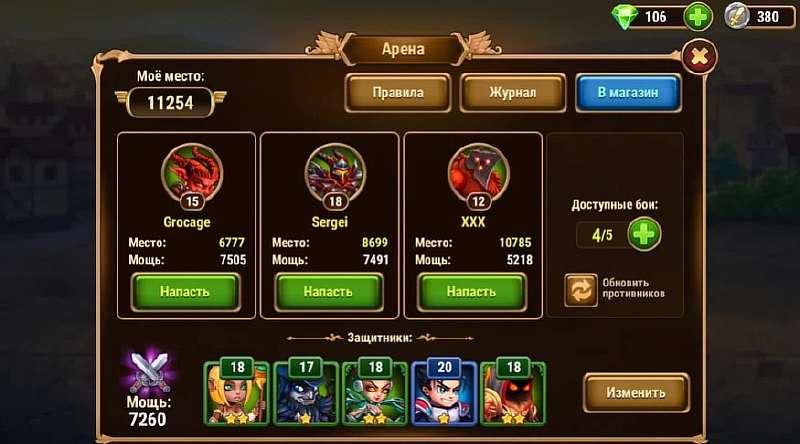Open the Правила rules button

coord(398,93)
